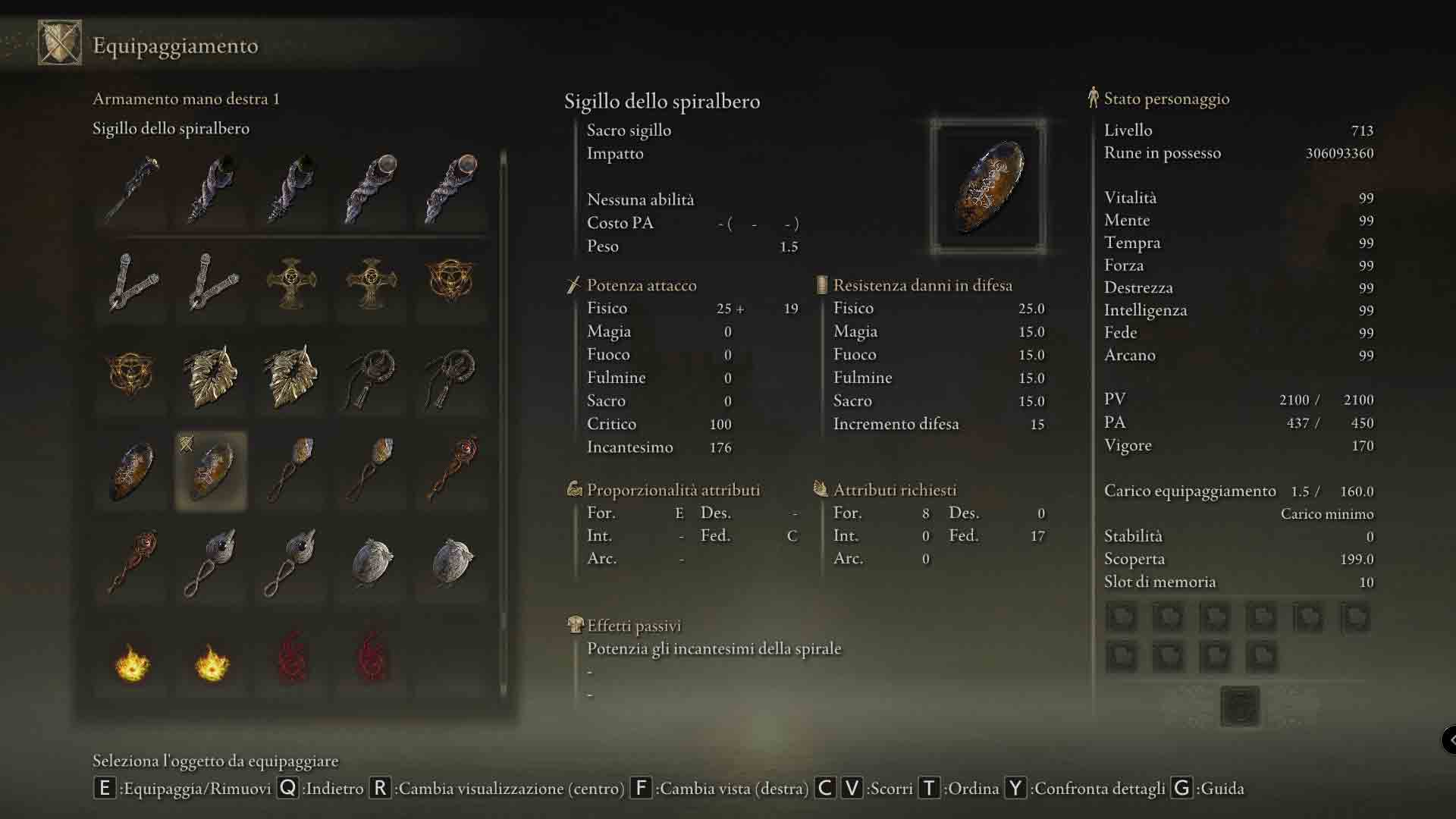Open the black circular arrow overlay button
This screenshot has width=1456, height=819.
pos(1449,739)
